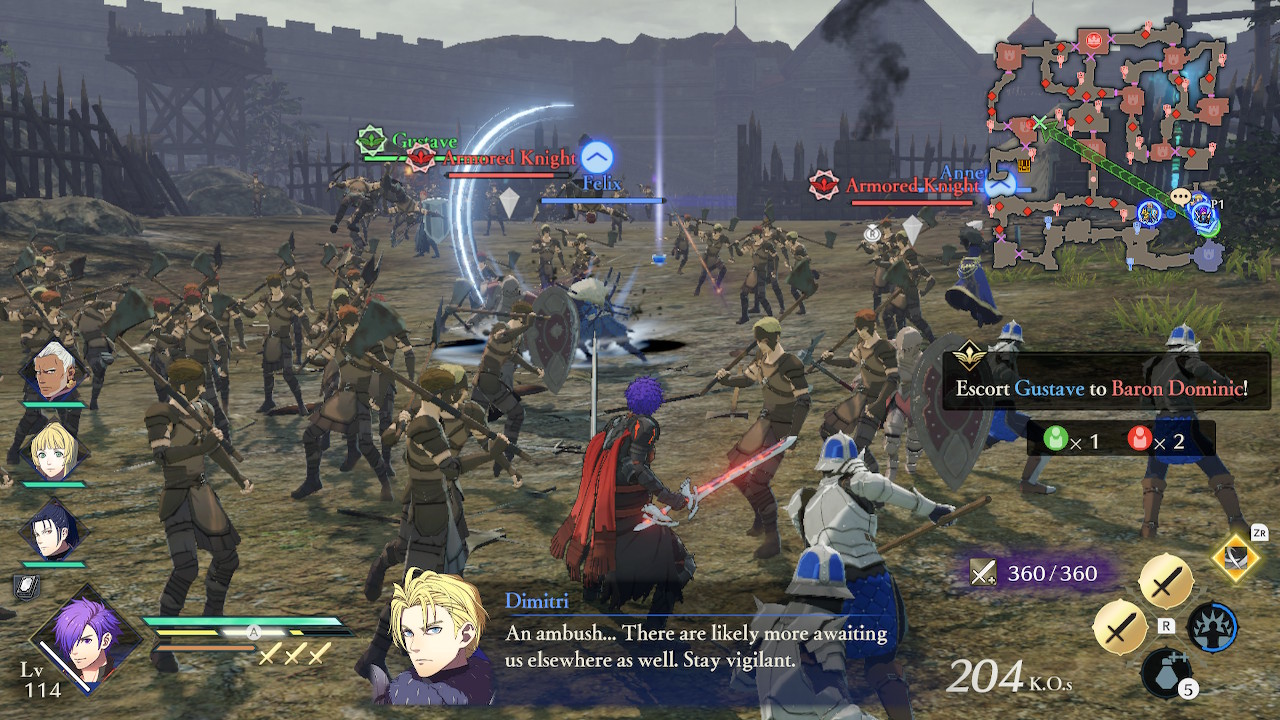Click the blue Awakening gauge icon
Viewport: 1280px width, 720px height.
point(1211,628)
